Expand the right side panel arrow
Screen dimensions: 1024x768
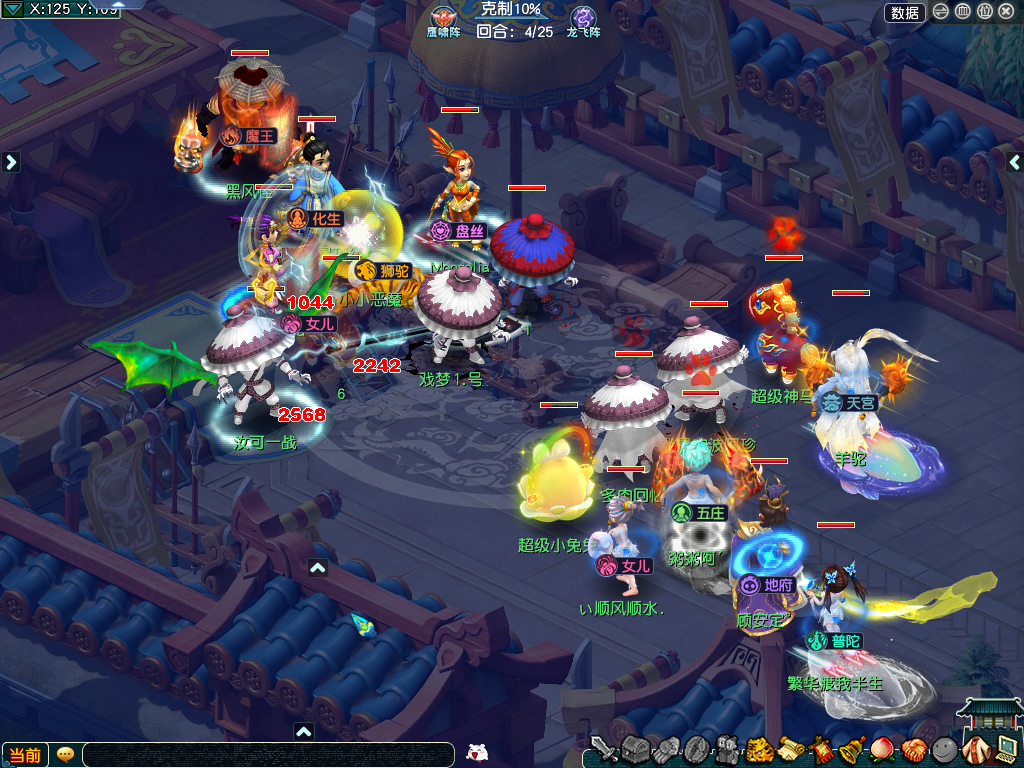tap(1014, 162)
